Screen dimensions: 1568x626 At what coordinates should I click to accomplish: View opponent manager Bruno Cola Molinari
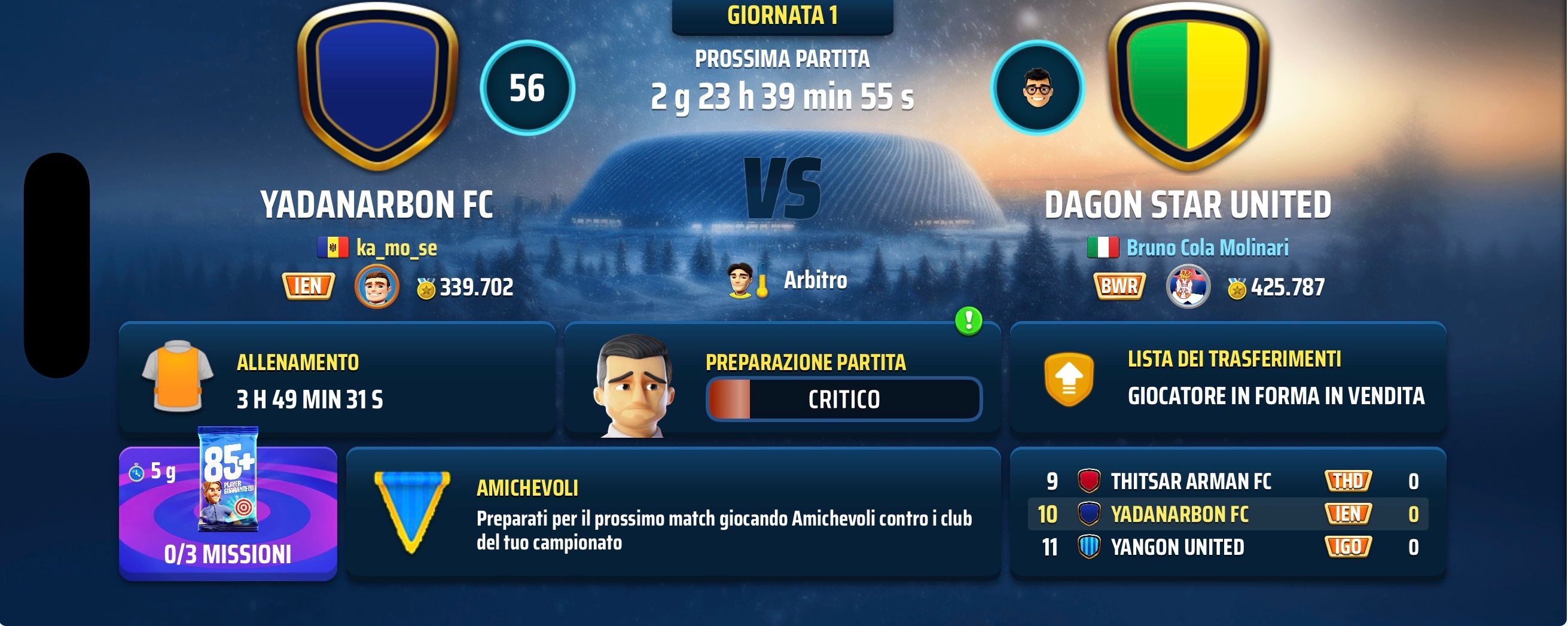coord(1206,248)
